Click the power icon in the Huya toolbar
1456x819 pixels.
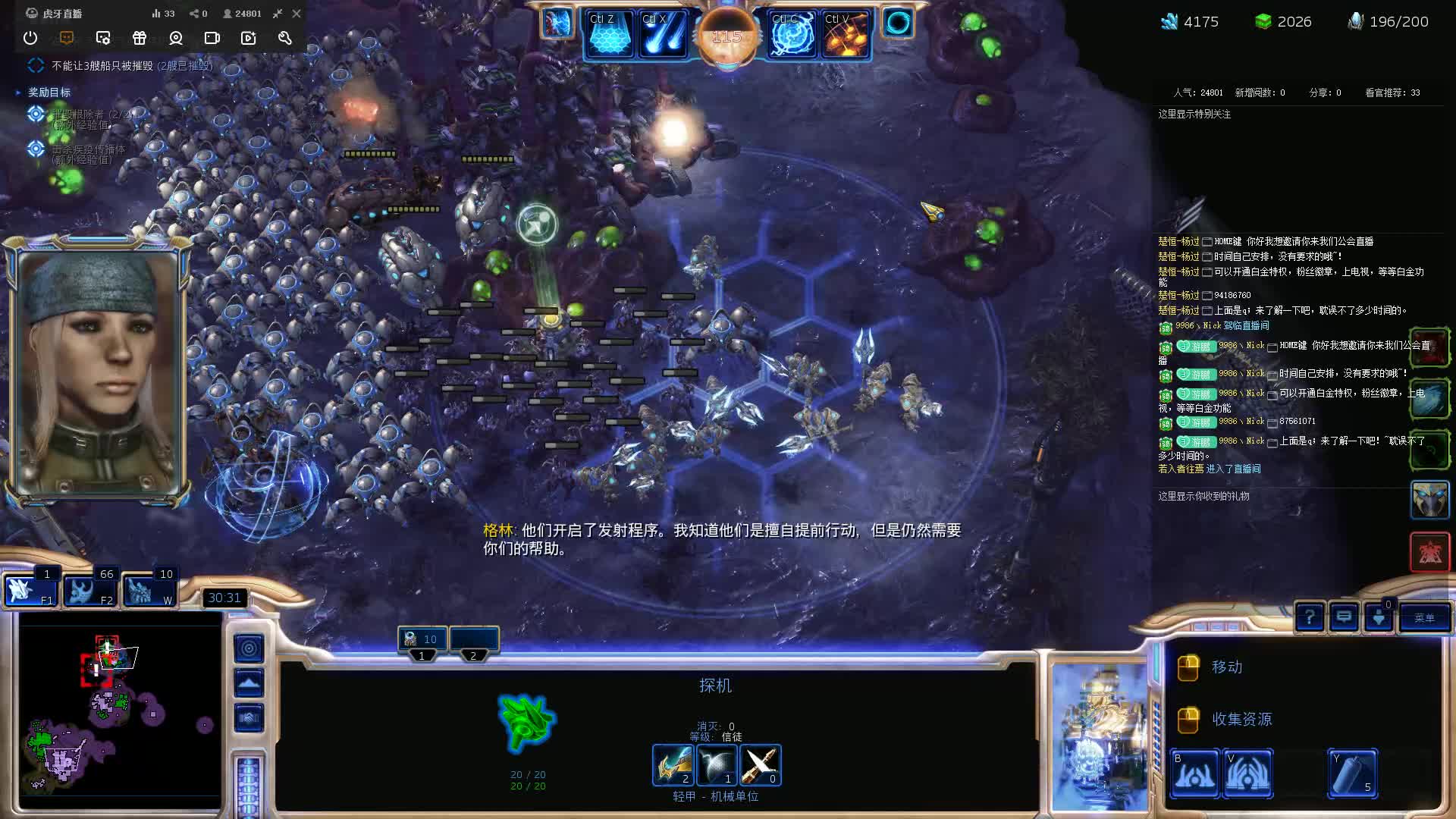[30, 38]
